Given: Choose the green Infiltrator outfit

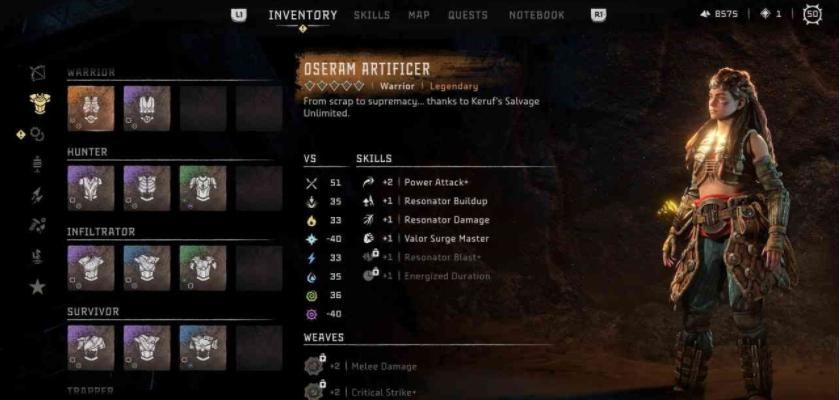Looking at the screenshot, I should coord(203,268).
